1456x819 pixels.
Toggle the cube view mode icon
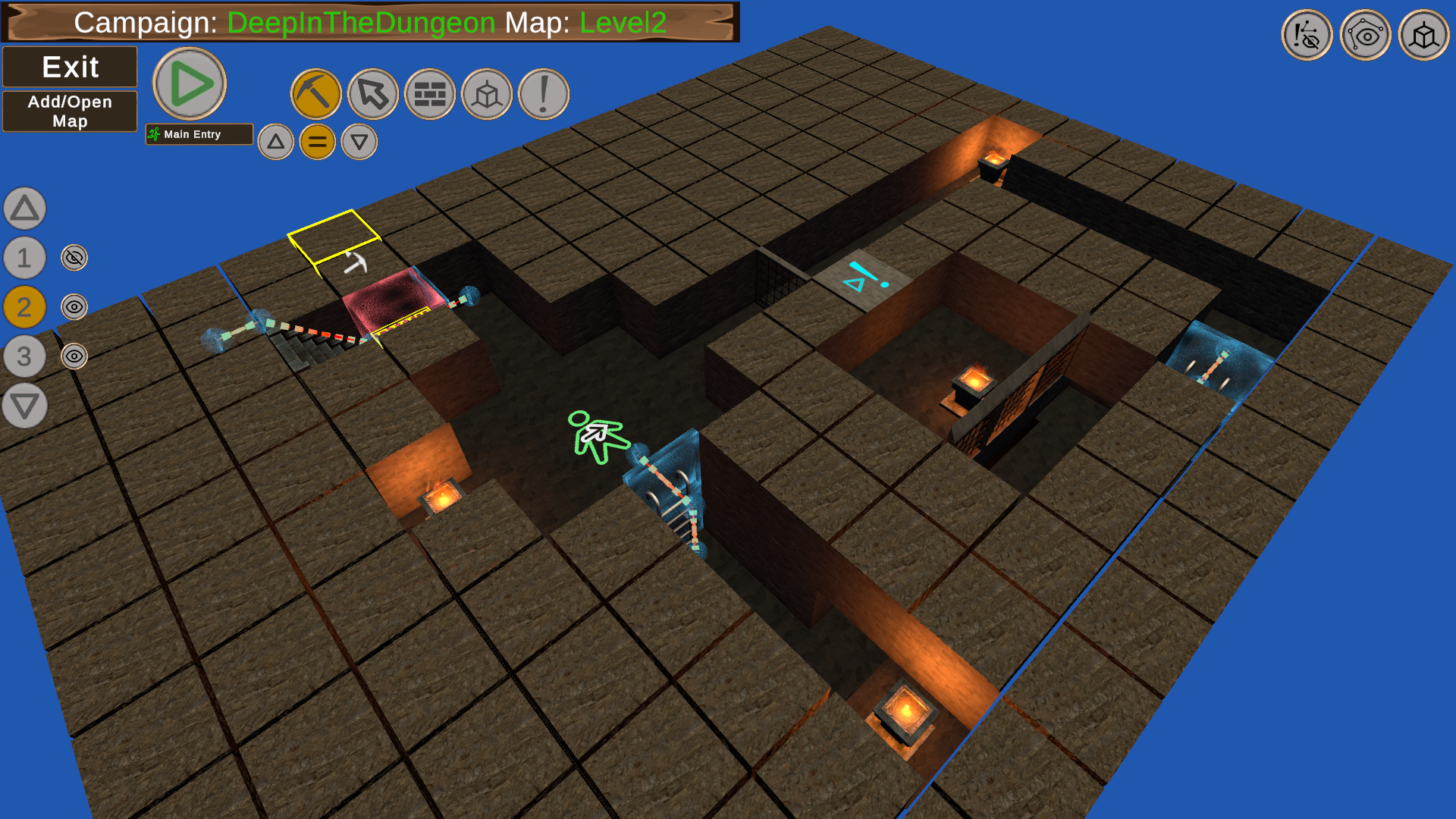point(1423,36)
